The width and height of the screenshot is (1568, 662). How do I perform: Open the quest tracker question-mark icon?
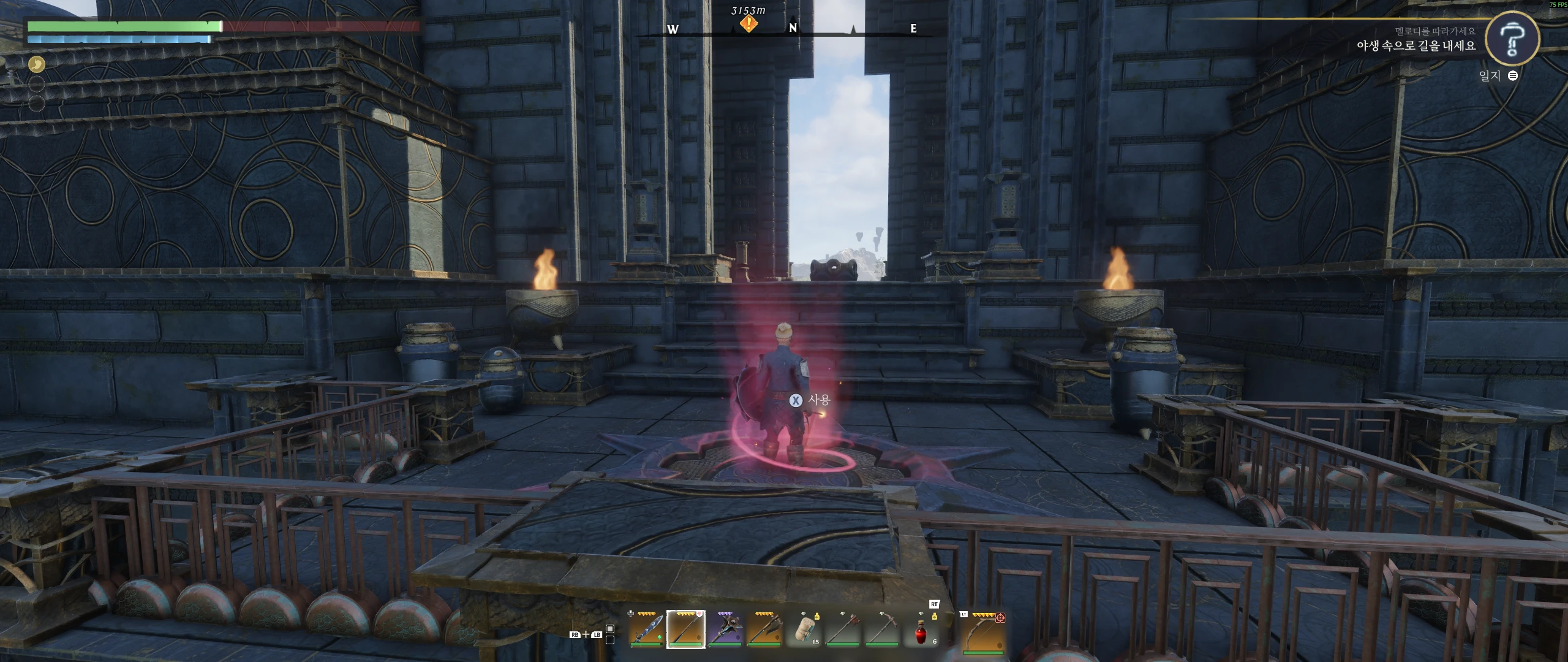[1512, 38]
